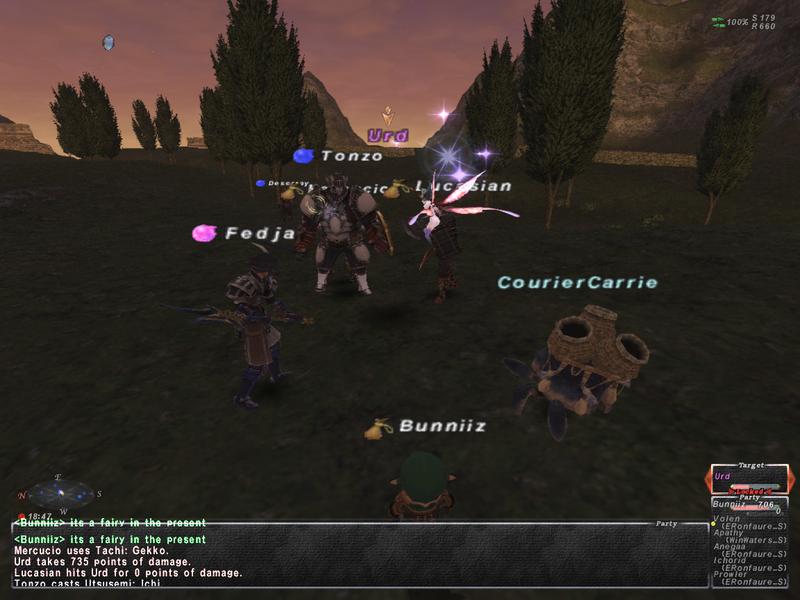
Task: Select party member Voien
Action: coord(730,520)
